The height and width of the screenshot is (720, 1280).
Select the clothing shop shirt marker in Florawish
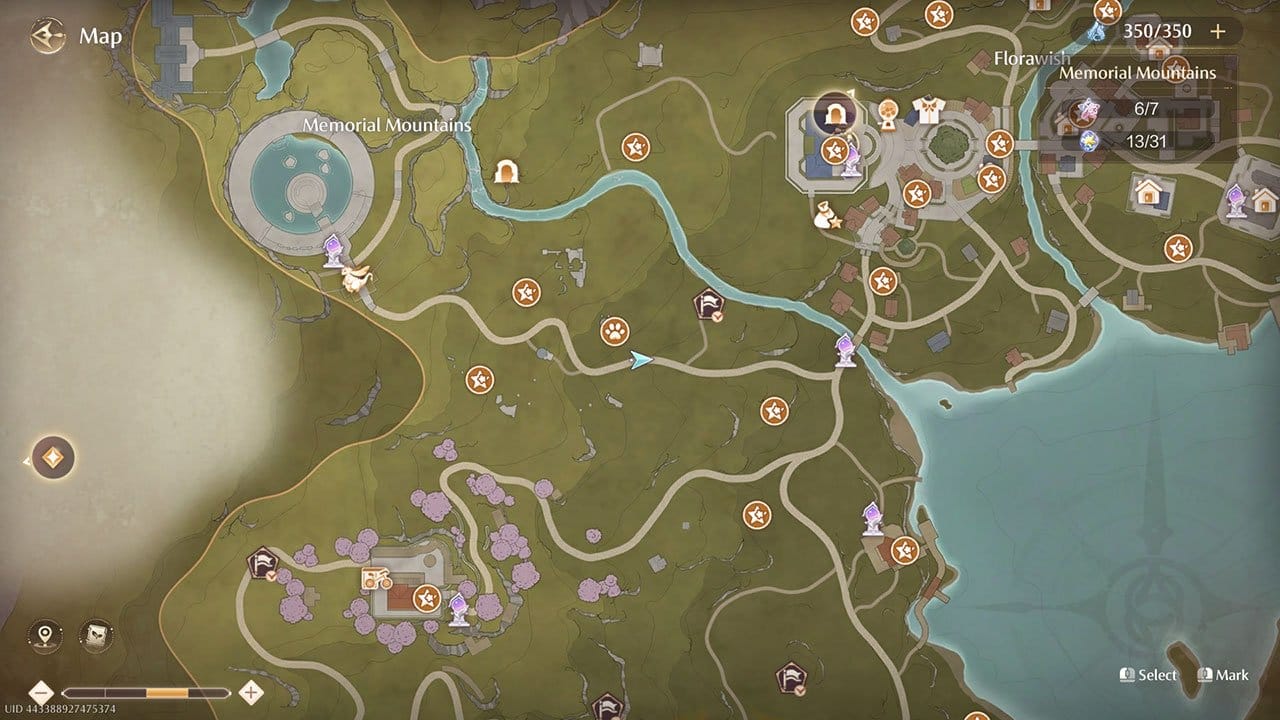click(928, 111)
